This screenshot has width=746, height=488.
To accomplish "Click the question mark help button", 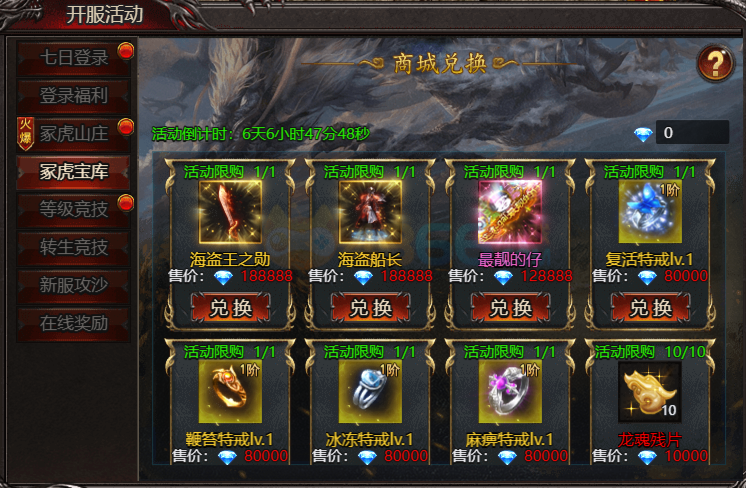I will [714, 63].
